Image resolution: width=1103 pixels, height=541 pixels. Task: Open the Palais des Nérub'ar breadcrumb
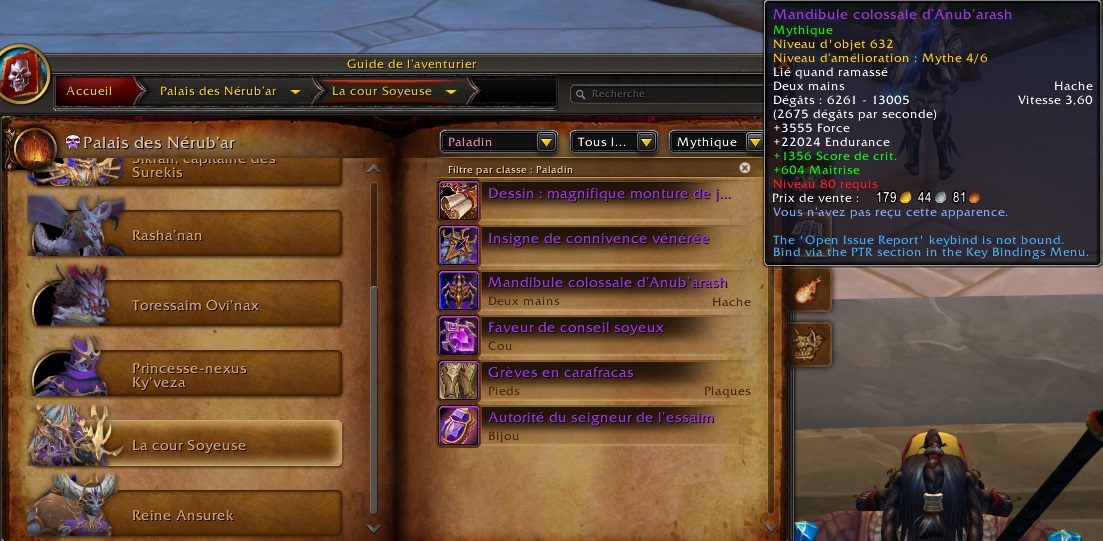[218, 91]
